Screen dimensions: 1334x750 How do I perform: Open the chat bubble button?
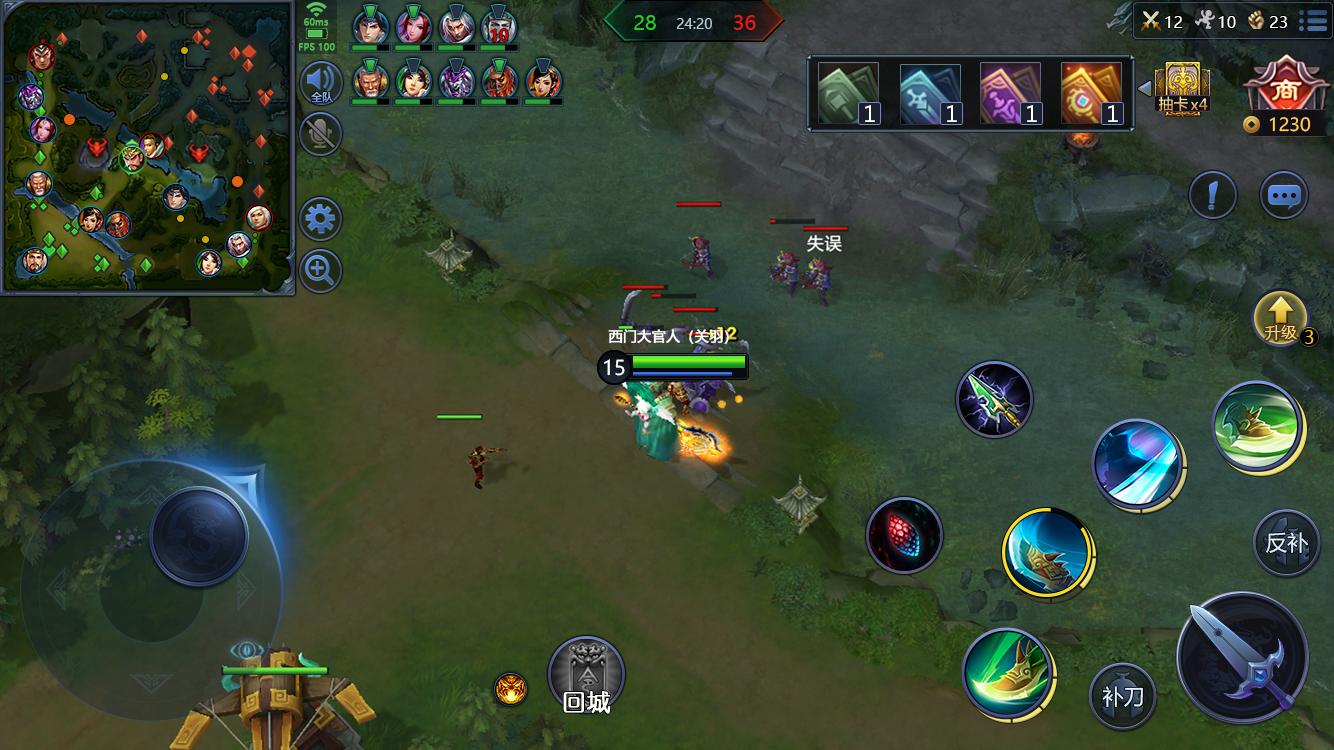tap(1284, 195)
